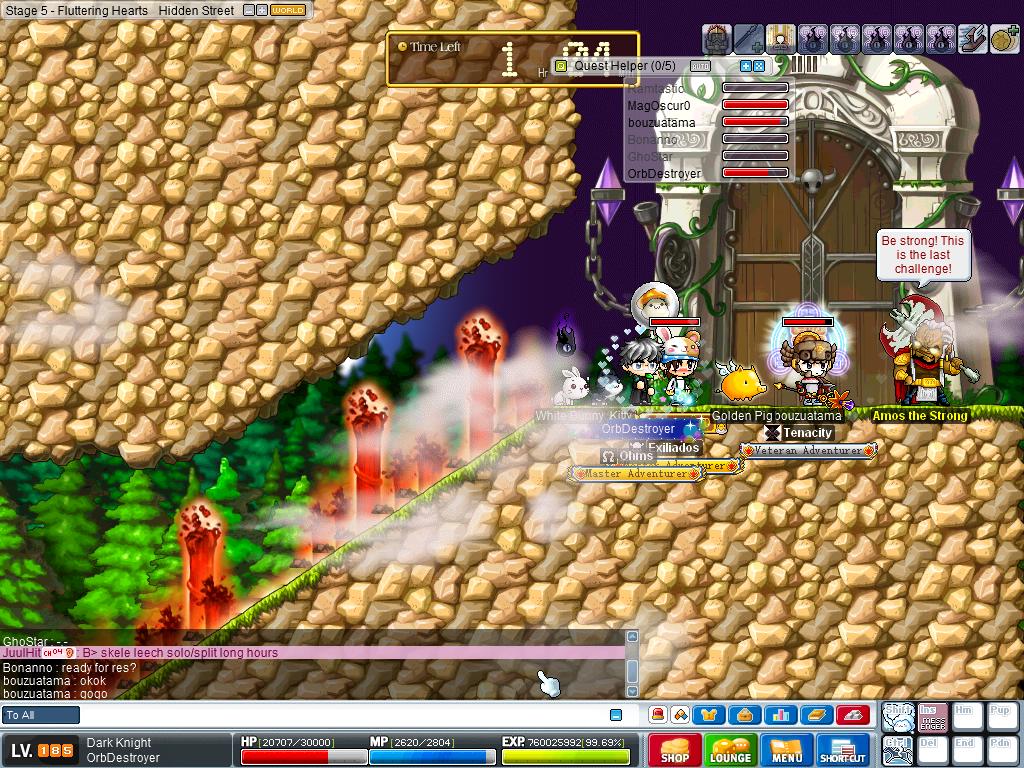Open the World map
The height and width of the screenshot is (768, 1024).
click(x=288, y=10)
